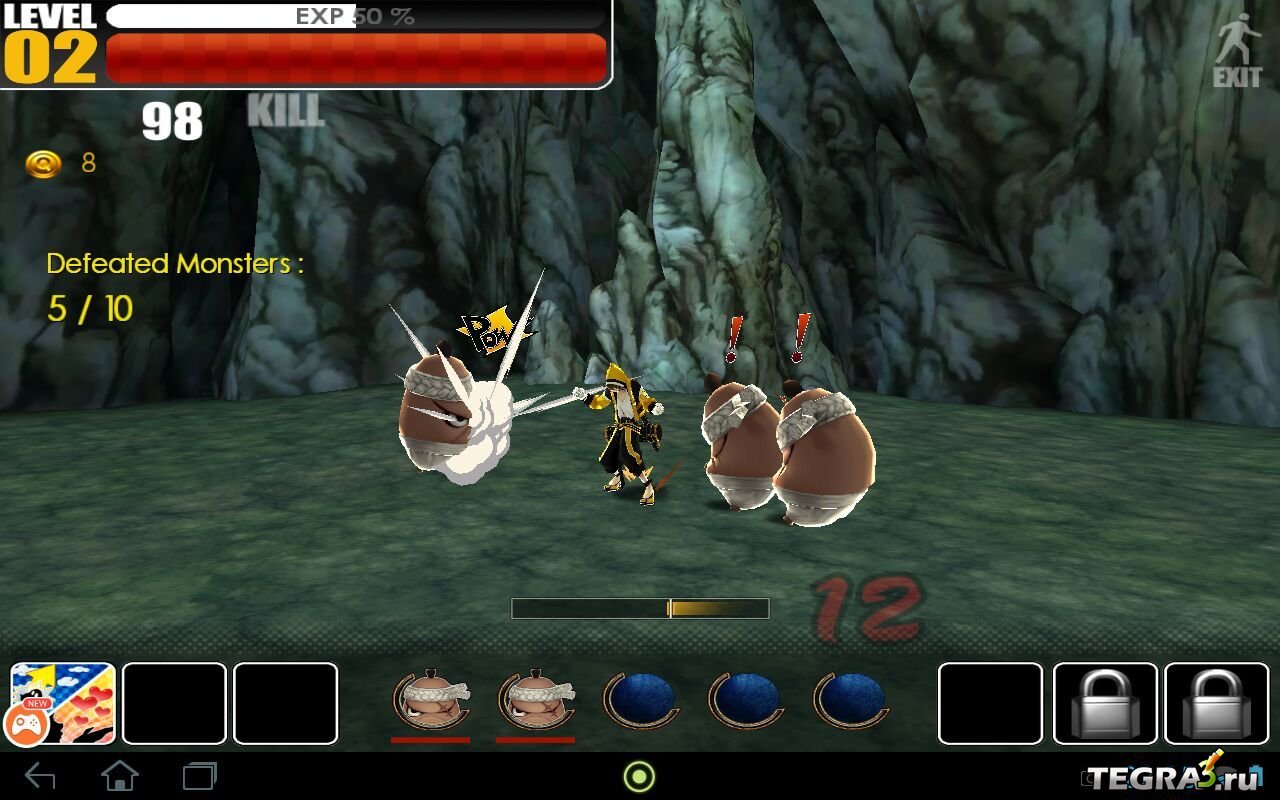Tap the green circle in the navigation bar

(639, 776)
